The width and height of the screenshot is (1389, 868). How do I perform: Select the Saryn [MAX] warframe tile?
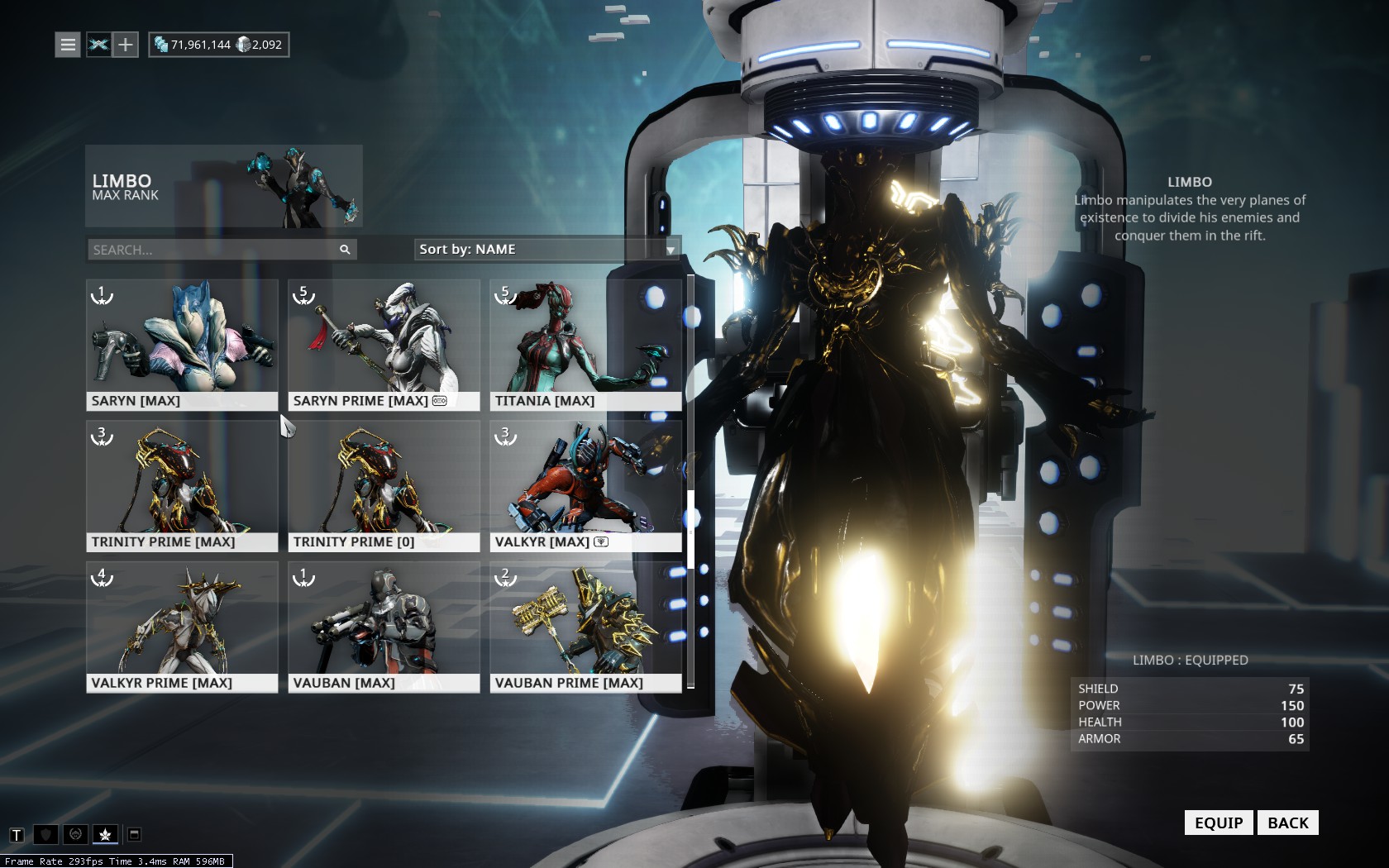[182, 345]
